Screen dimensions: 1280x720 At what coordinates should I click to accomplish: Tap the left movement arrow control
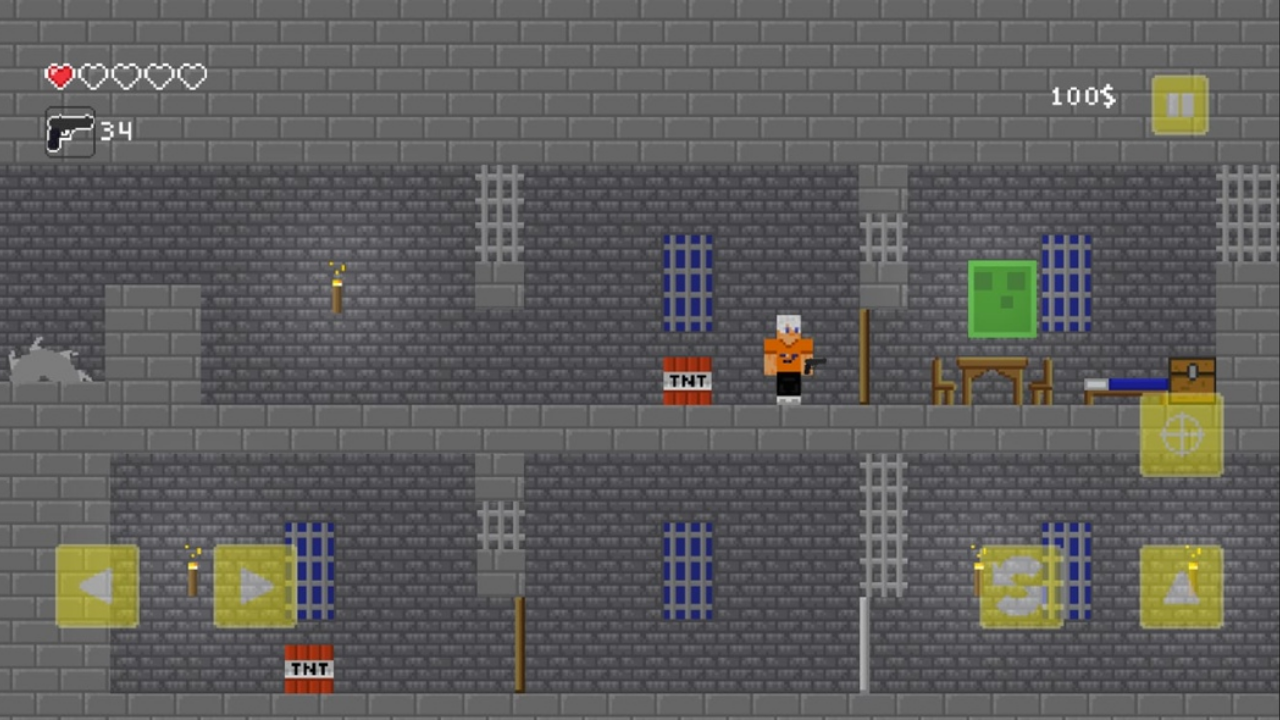point(95,585)
